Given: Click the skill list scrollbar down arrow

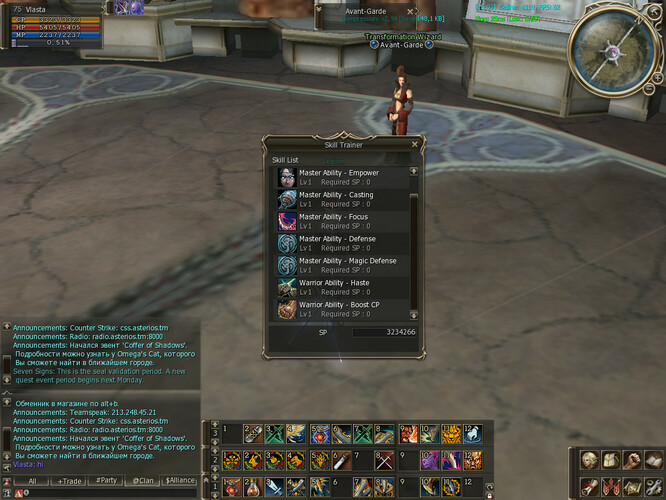Looking at the screenshot, I should [414, 315].
